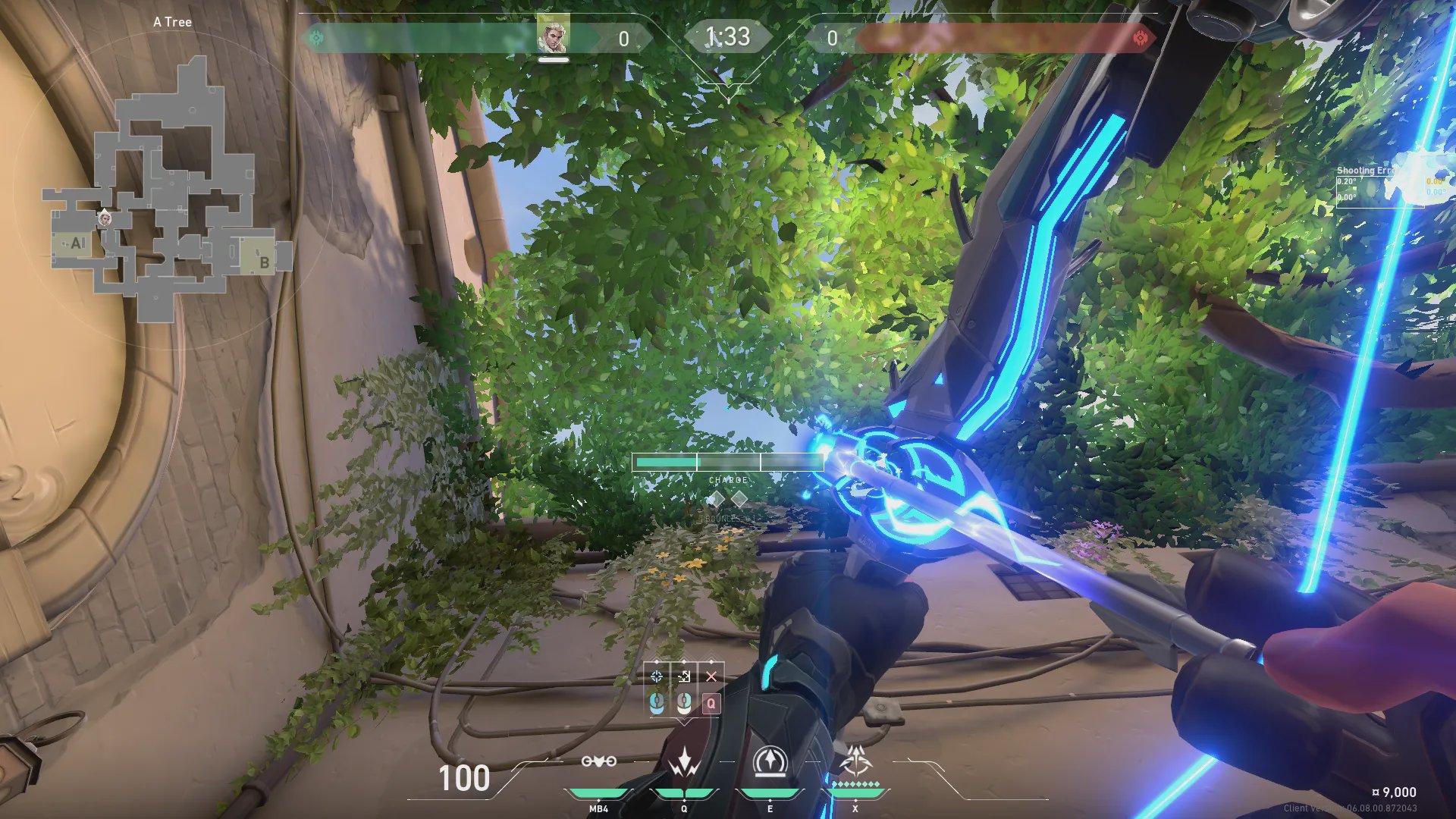
Task: Activate the Shock Bolt ability icon
Action: [684, 762]
